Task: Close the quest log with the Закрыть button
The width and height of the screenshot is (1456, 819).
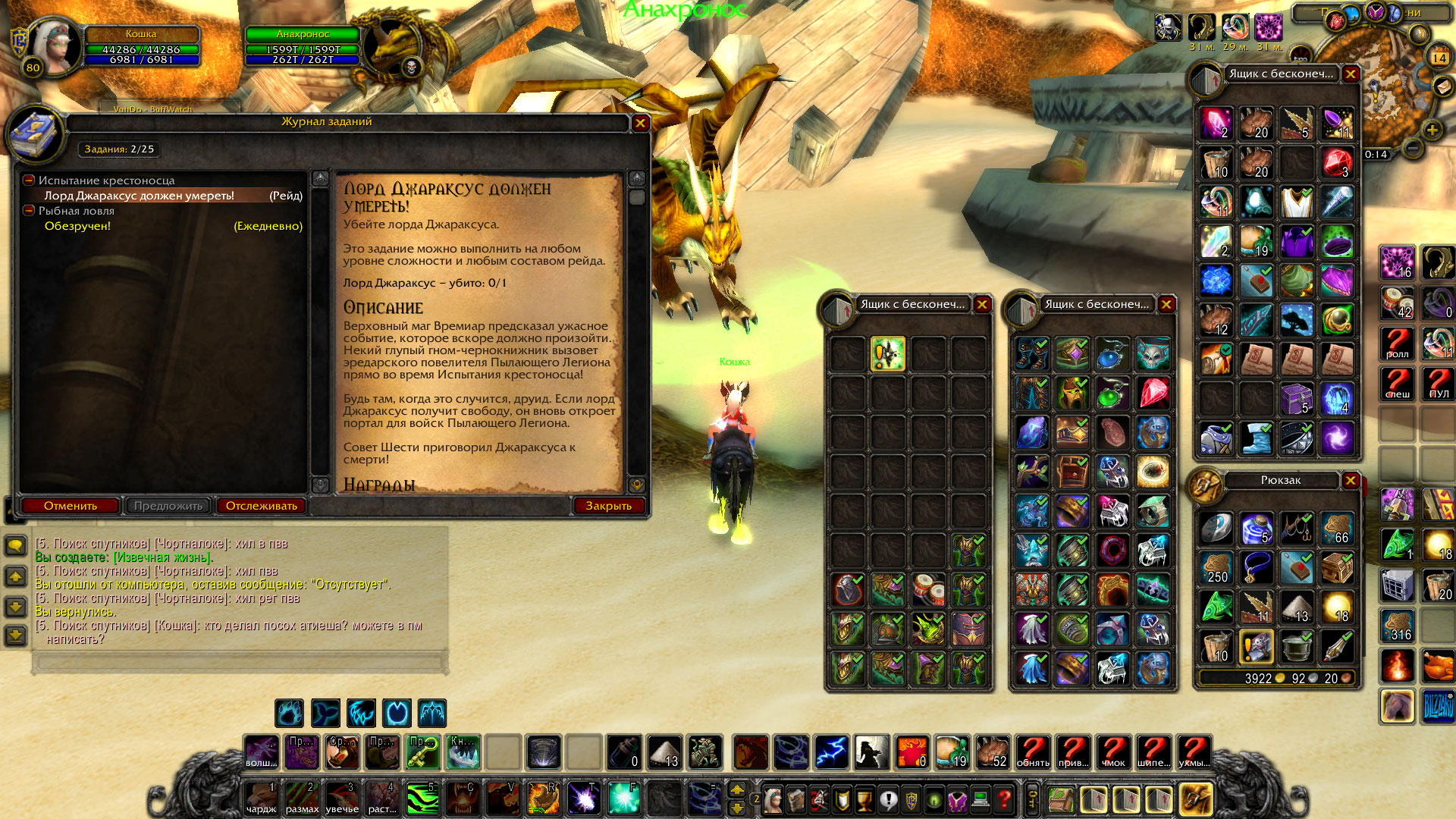Action: click(x=608, y=506)
